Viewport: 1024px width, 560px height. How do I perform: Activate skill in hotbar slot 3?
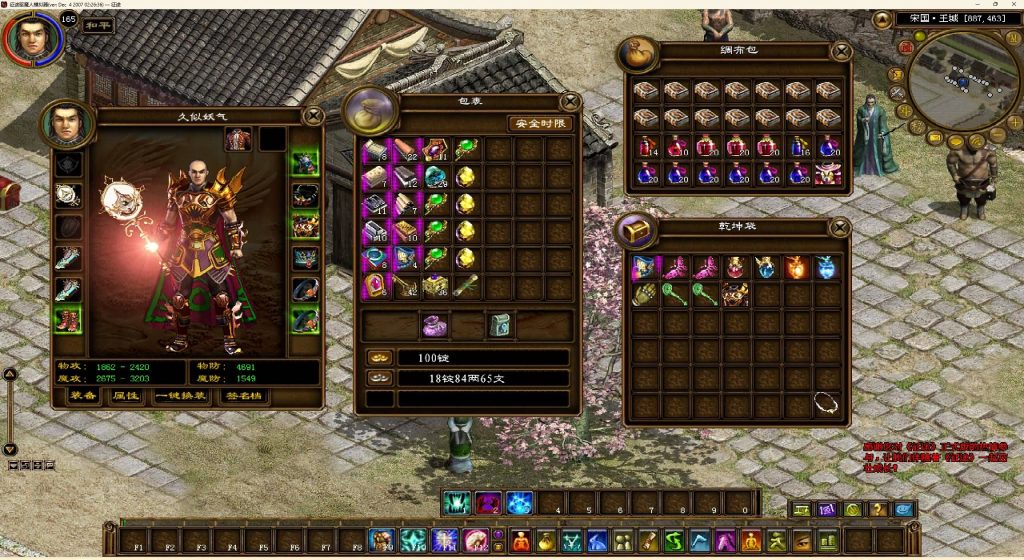click(519, 502)
